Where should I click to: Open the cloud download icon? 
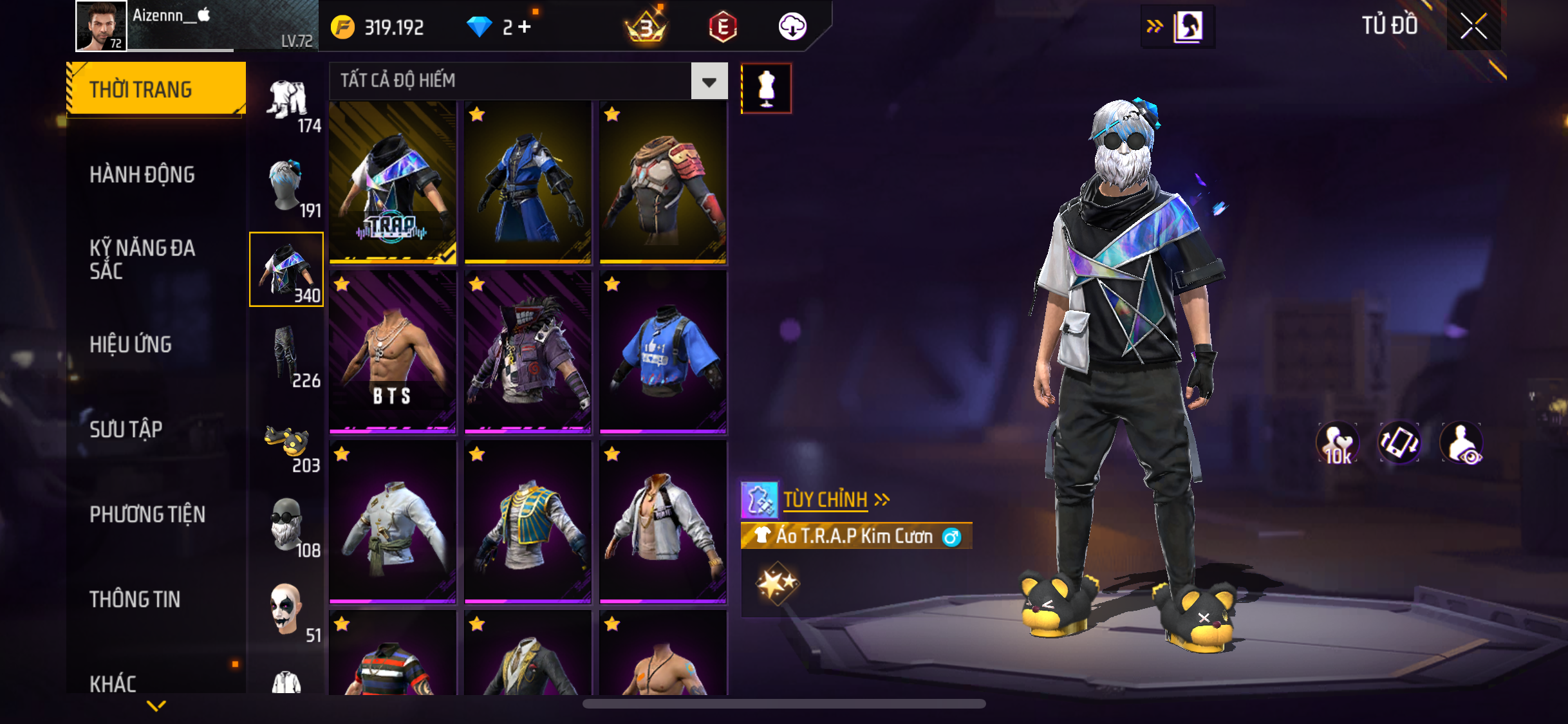(792, 27)
